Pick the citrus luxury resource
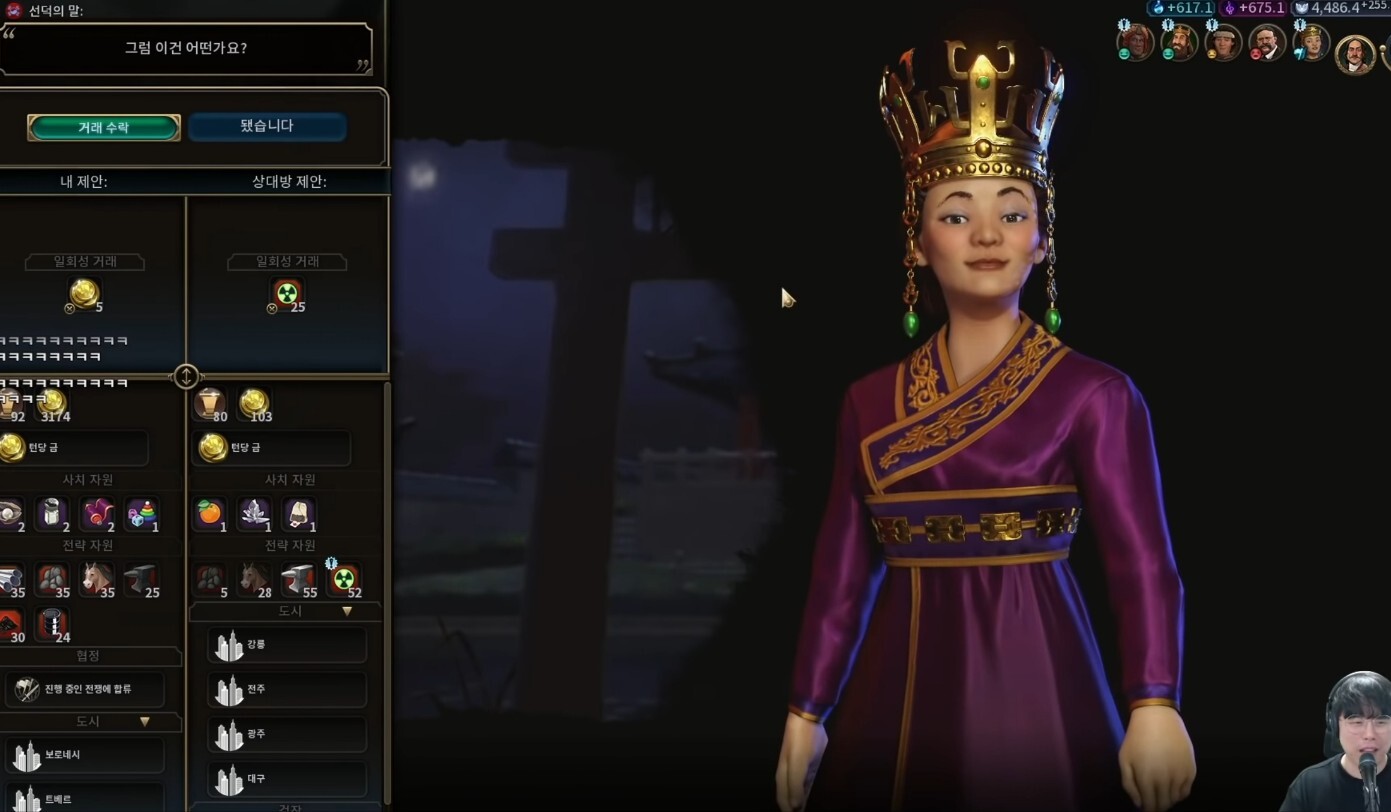The width and height of the screenshot is (1391, 812). (x=209, y=513)
